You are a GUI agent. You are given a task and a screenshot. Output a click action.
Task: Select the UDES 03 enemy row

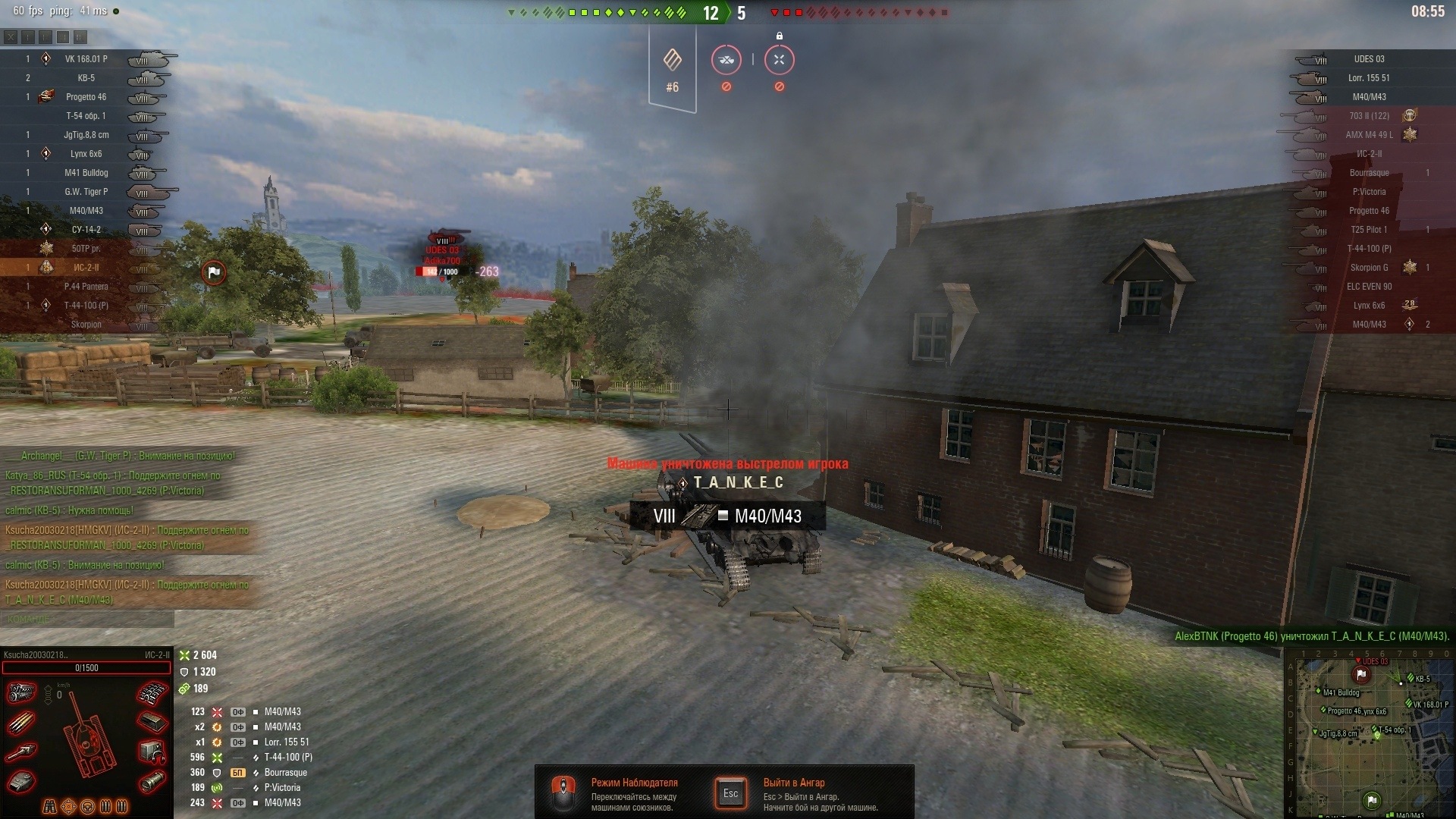tap(1369, 59)
